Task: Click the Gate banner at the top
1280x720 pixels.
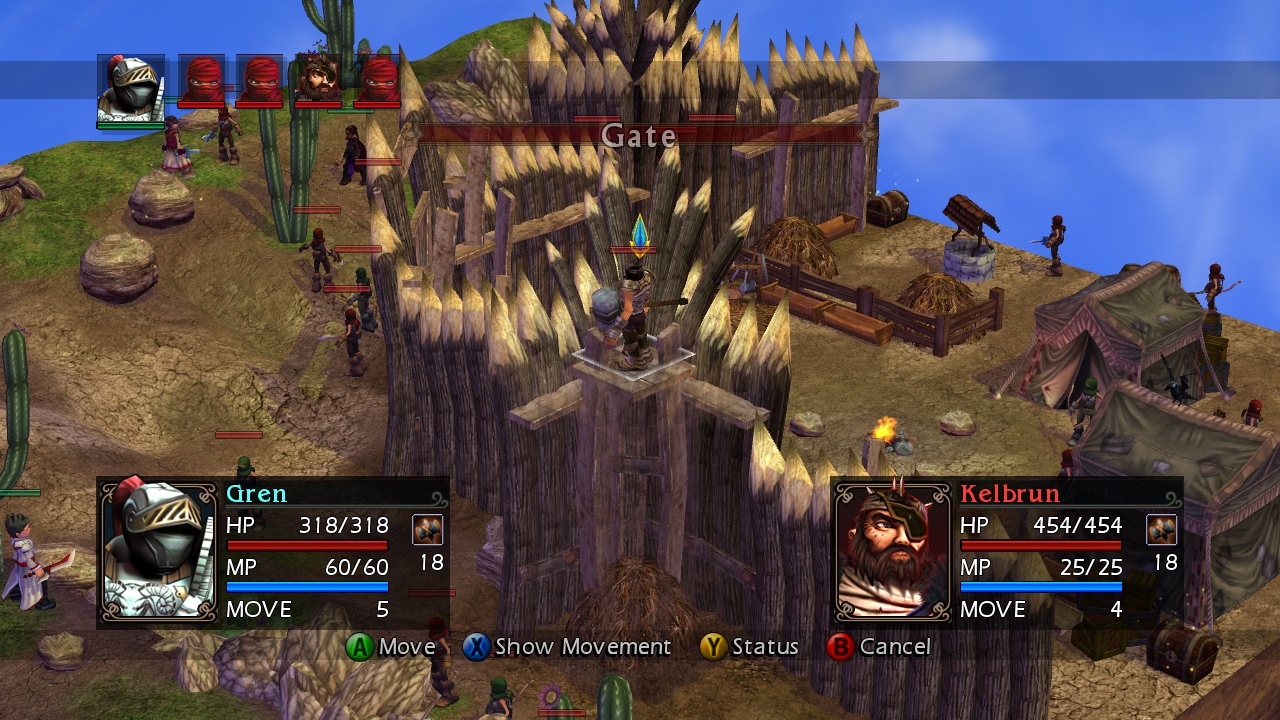Action: pos(638,136)
